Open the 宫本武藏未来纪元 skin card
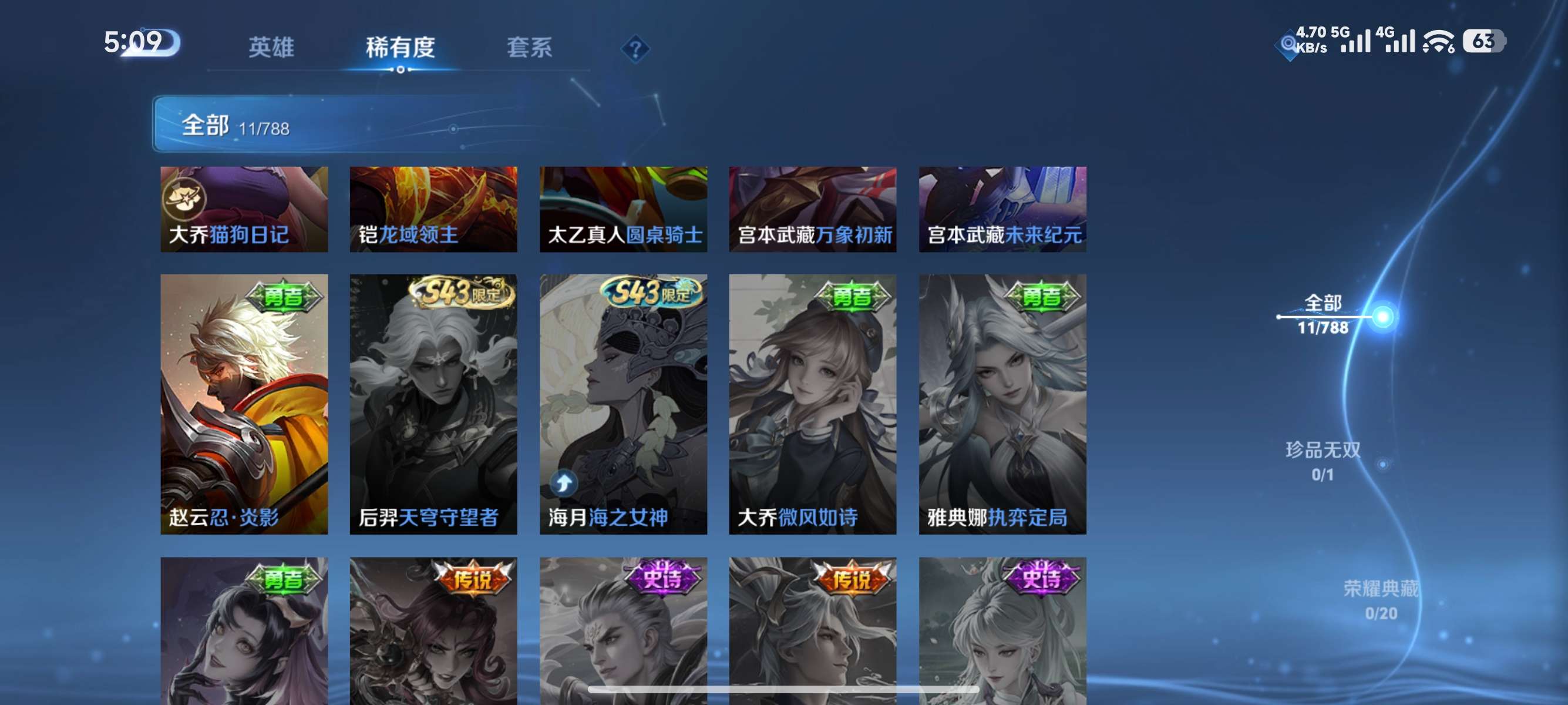 tap(1002, 209)
